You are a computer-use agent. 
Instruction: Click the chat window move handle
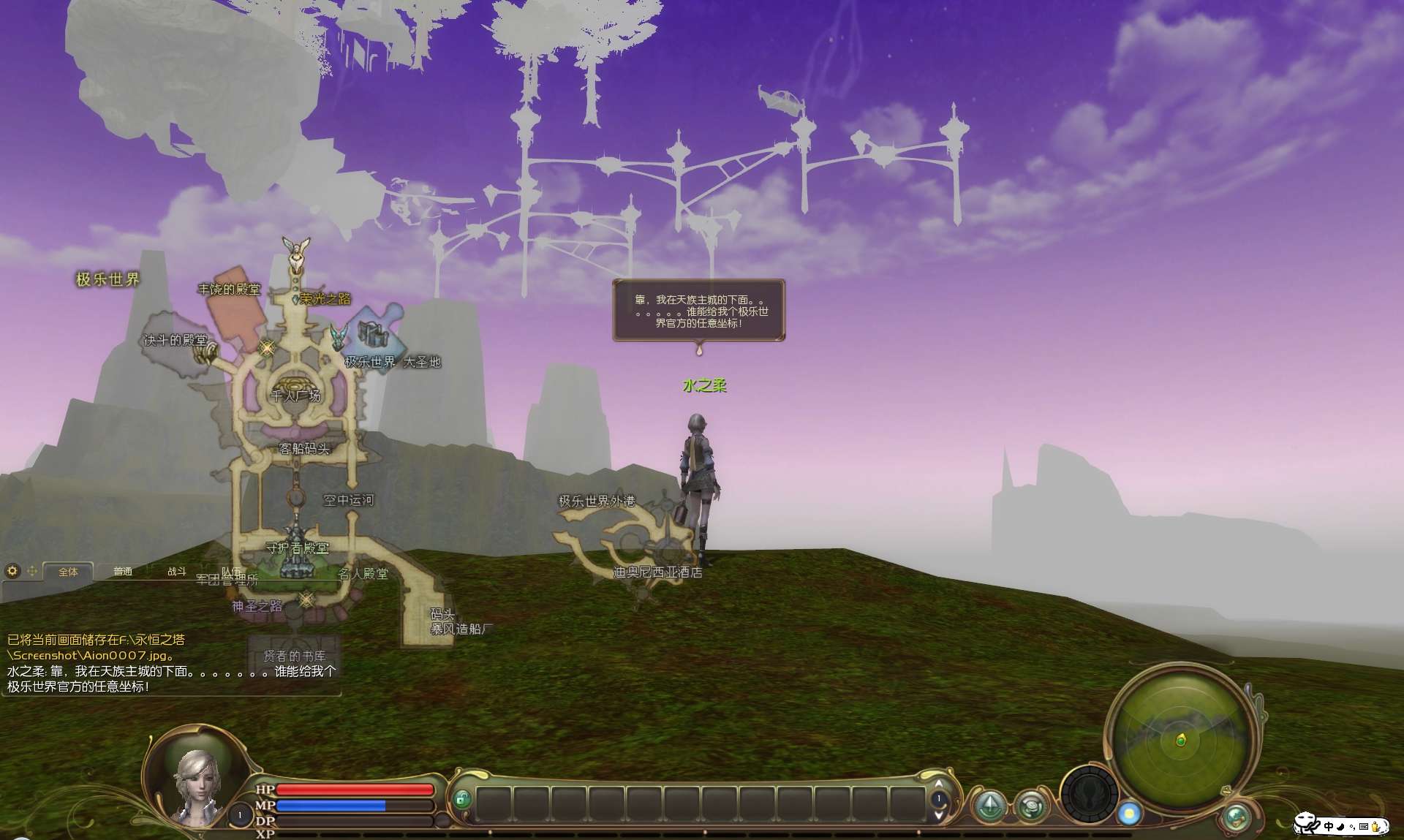pos(32,570)
